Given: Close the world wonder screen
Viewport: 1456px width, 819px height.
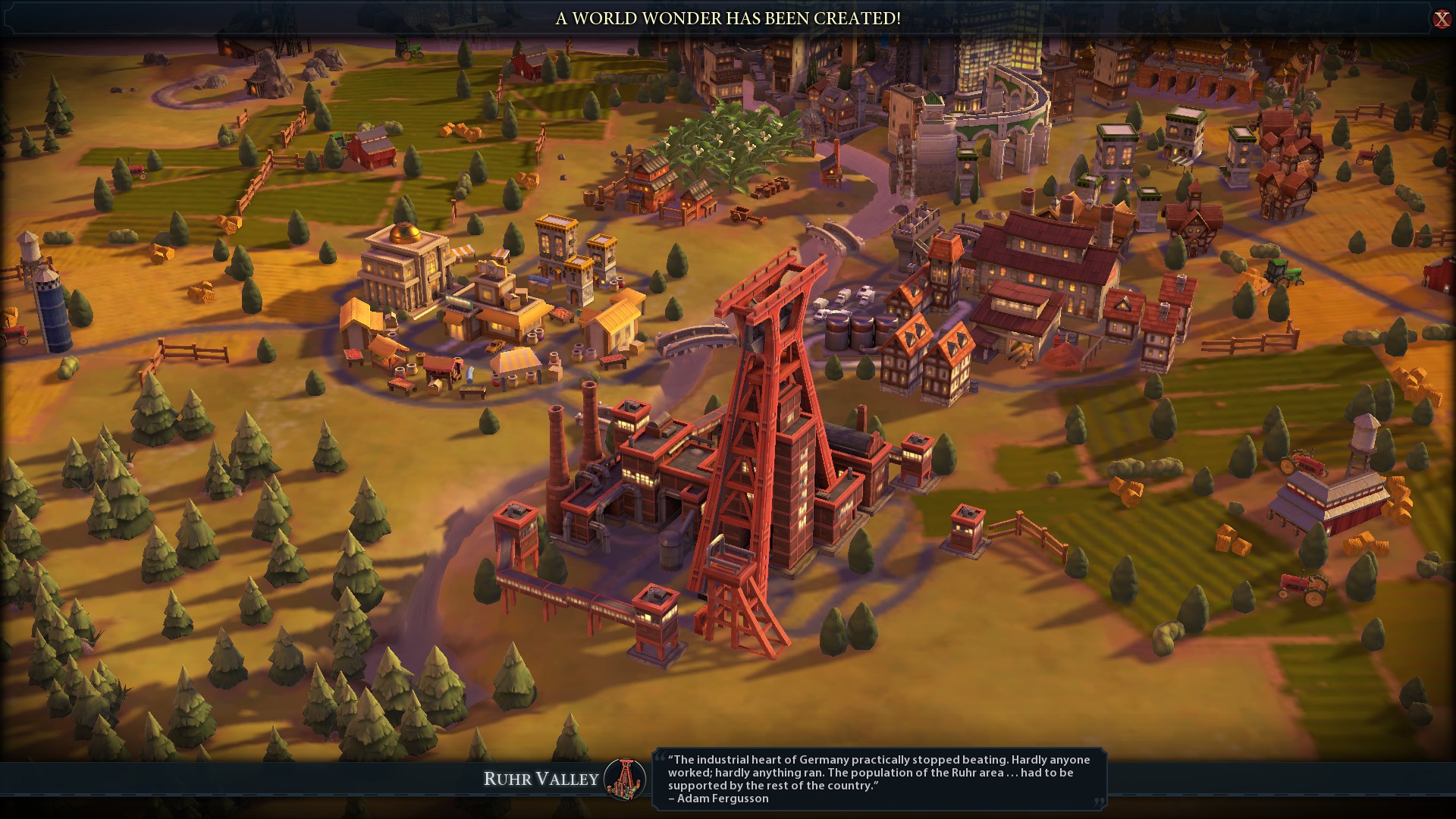Looking at the screenshot, I should point(1441,19).
